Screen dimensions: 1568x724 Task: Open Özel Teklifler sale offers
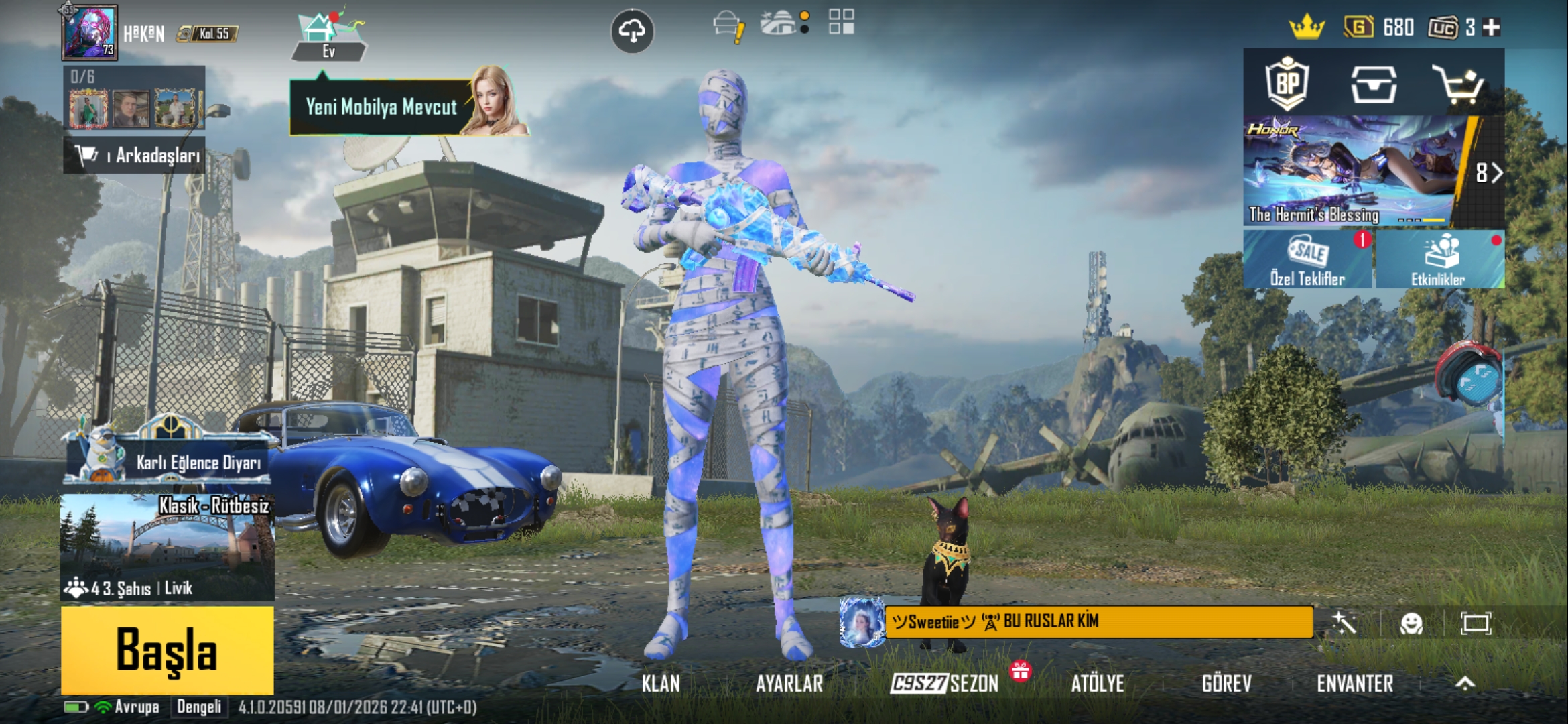click(x=1307, y=259)
